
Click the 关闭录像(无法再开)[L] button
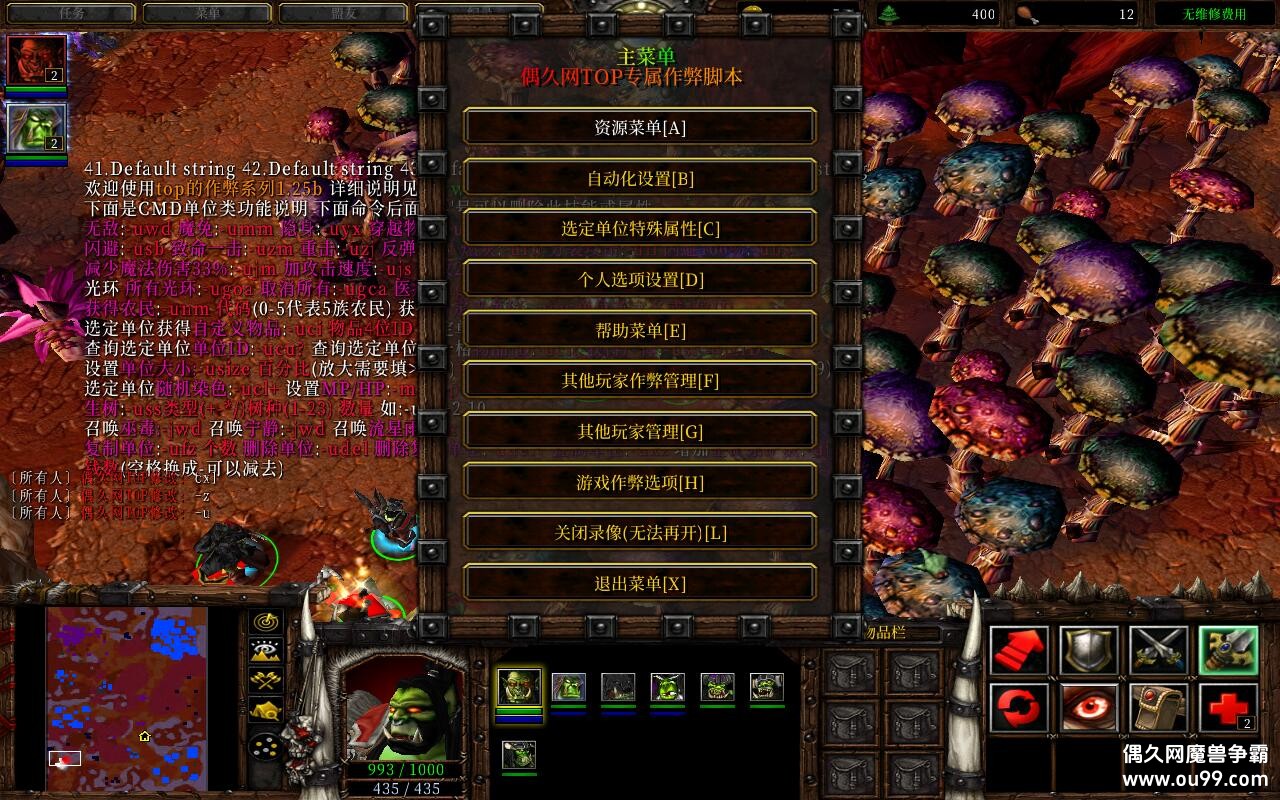pyautogui.click(x=638, y=531)
